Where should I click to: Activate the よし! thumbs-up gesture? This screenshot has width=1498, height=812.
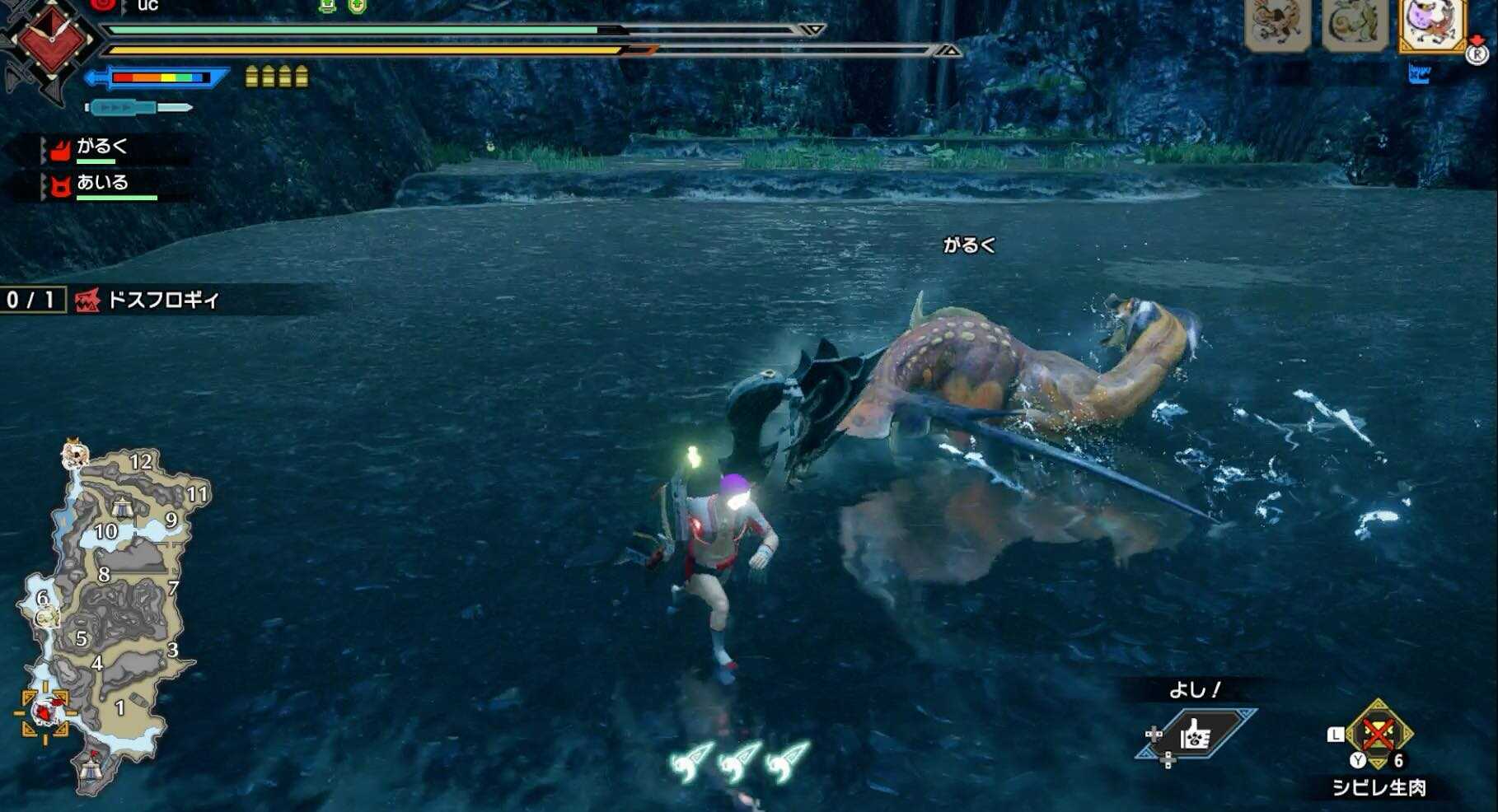[x=1196, y=731]
